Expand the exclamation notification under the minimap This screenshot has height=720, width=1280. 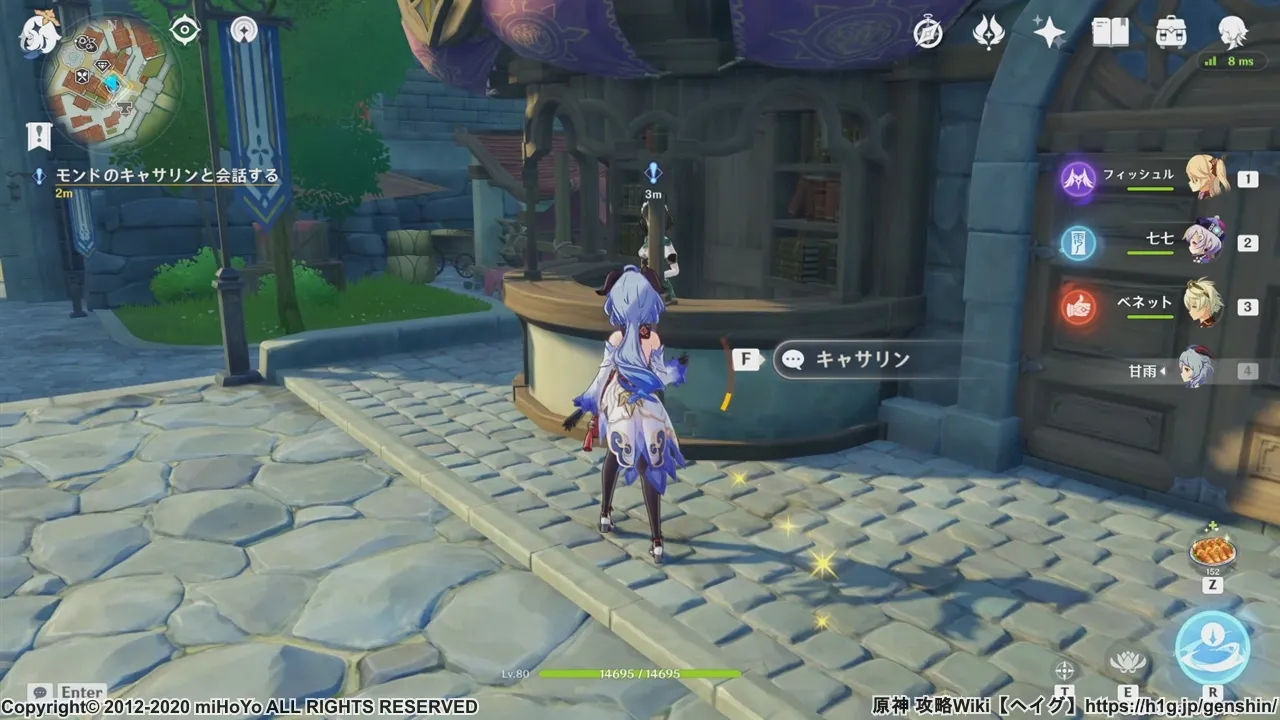click(x=39, y=137)
